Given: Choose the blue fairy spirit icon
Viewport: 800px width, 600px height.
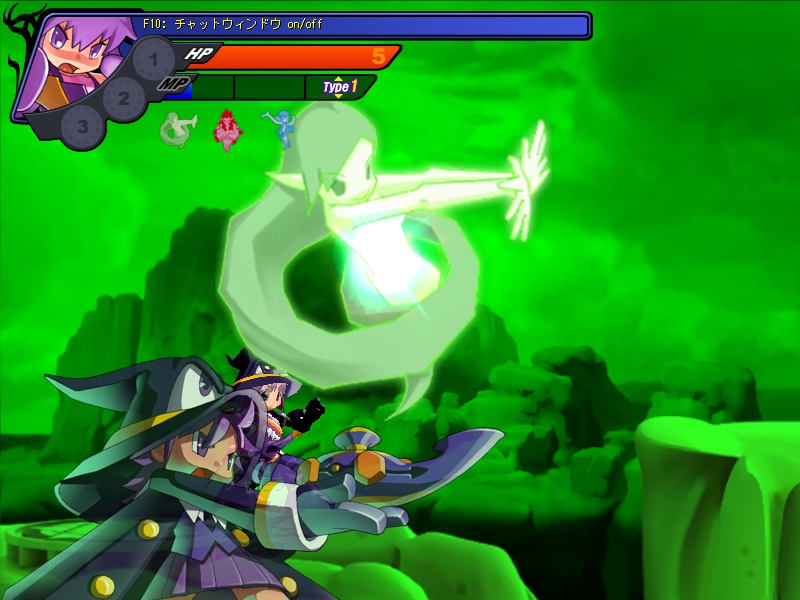Looking at the screenshot, I should (x=279, y=128).
